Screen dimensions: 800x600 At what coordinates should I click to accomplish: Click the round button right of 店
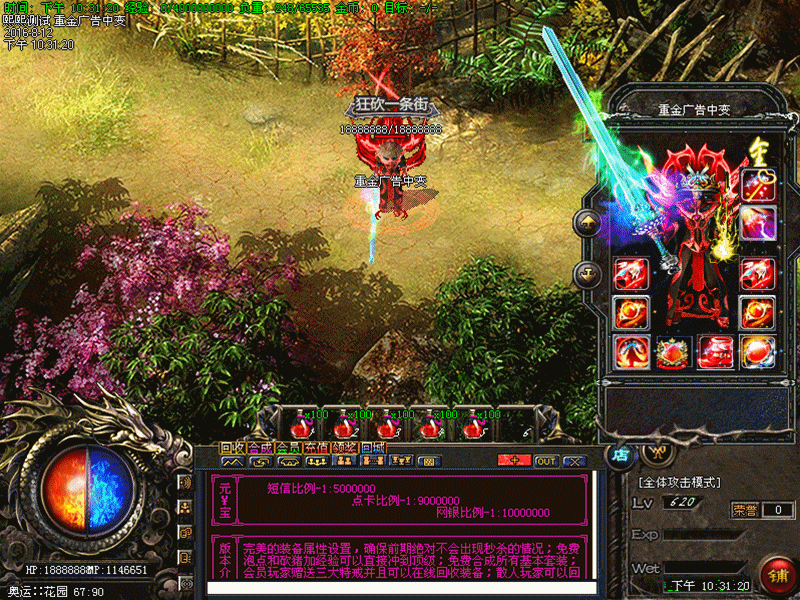(x=656, y=452)
